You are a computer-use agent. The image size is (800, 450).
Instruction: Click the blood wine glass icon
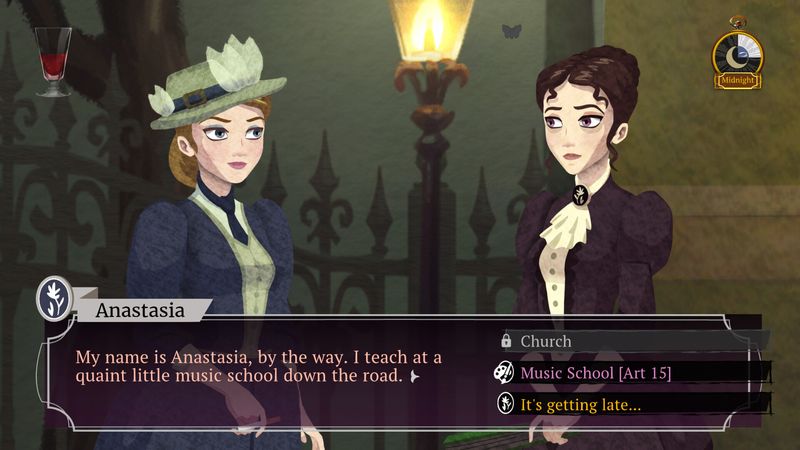click(53, 60)
